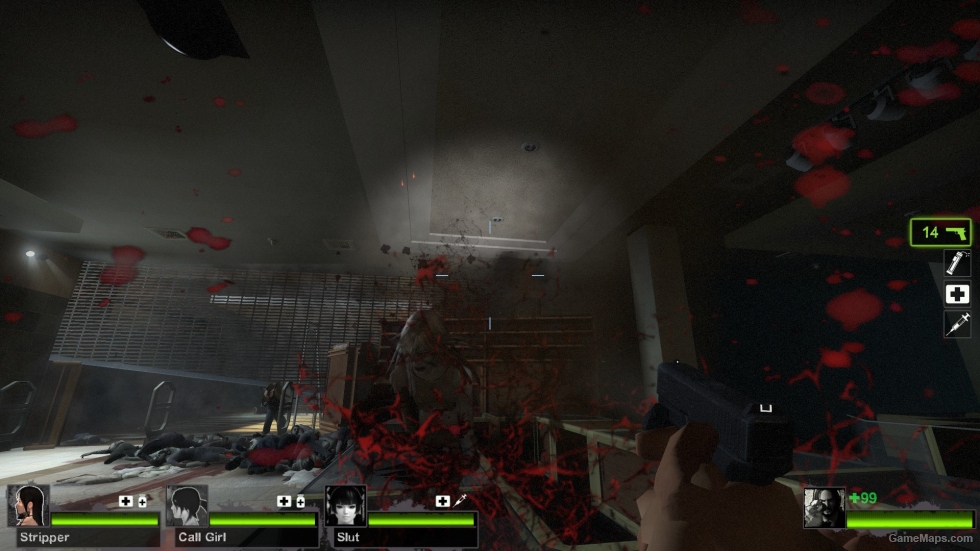
Task: Choose the adrenaline syringe slot
Action: (957, 324)
